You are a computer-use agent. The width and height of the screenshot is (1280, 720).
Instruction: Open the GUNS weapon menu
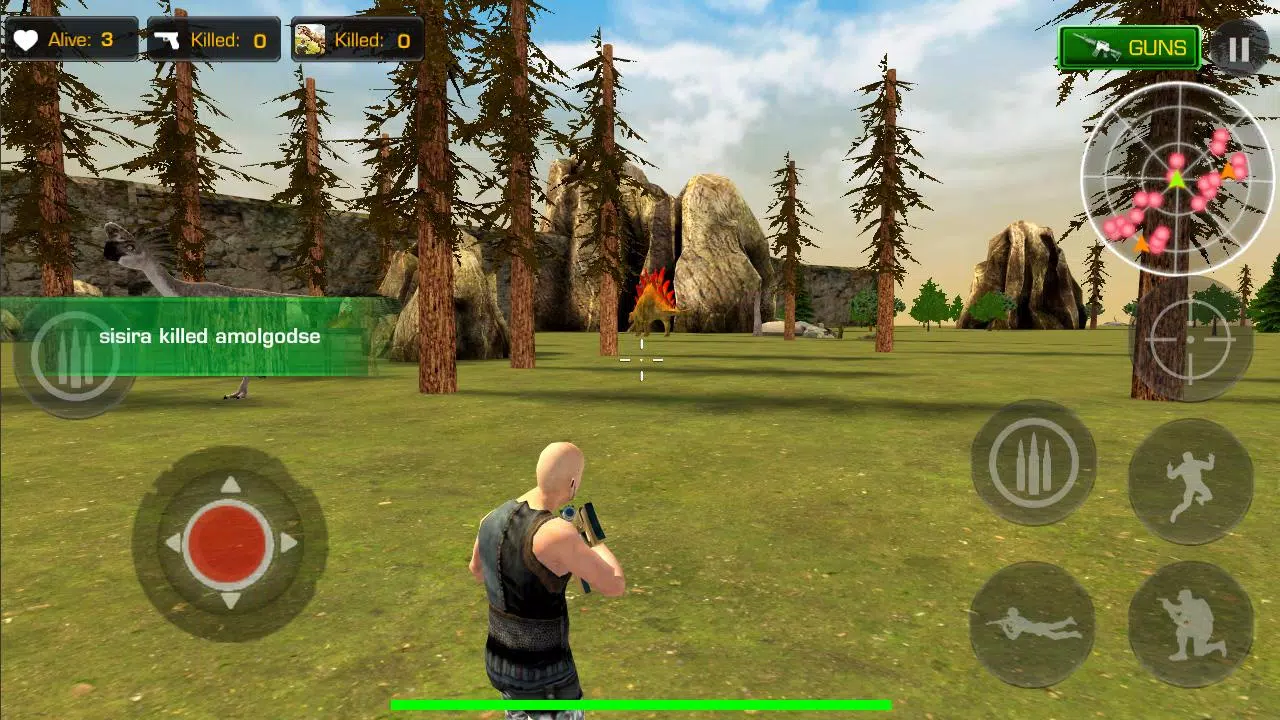(1129, 48)
